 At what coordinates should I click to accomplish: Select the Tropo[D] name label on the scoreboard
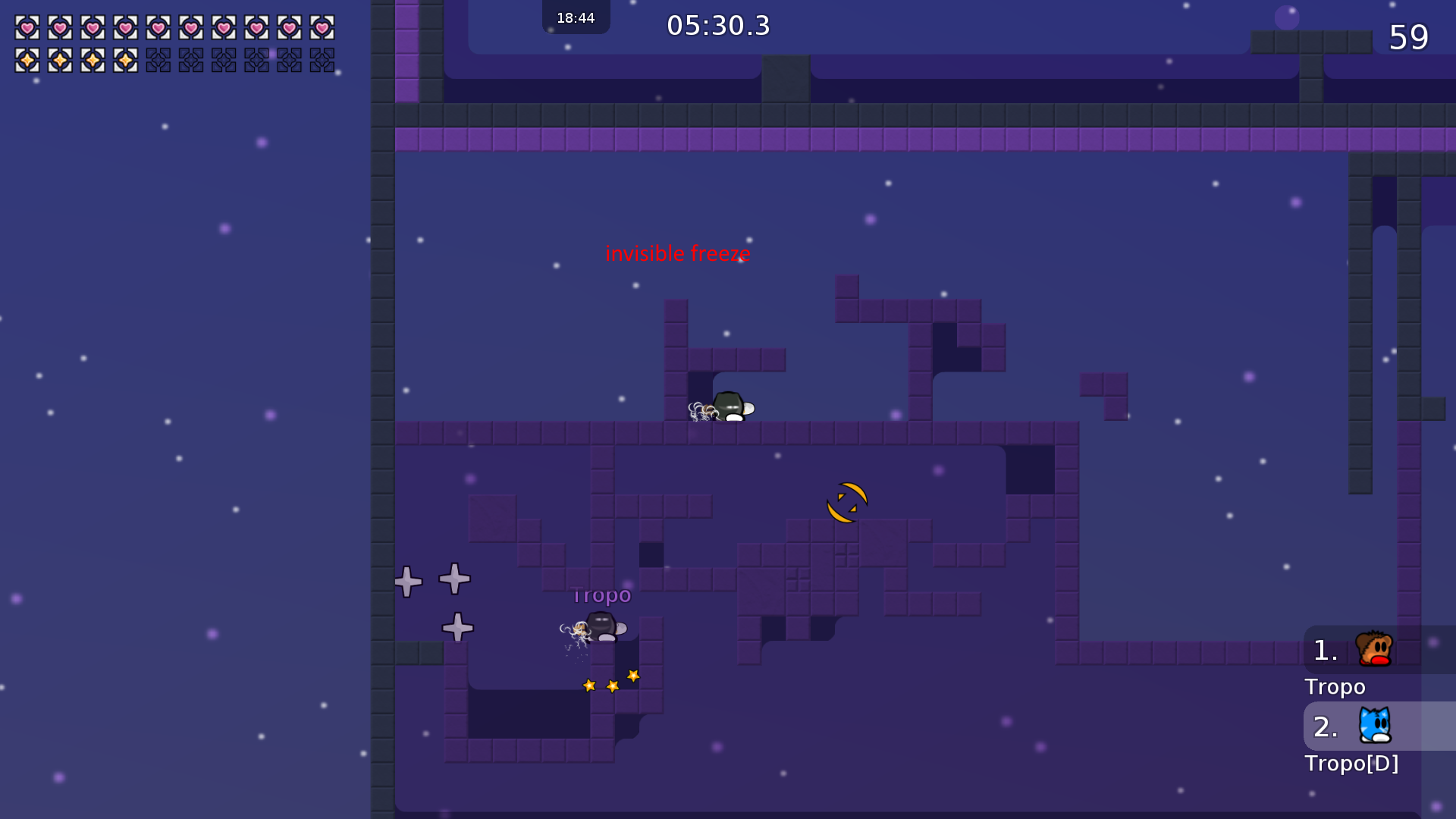point(1351,764)
